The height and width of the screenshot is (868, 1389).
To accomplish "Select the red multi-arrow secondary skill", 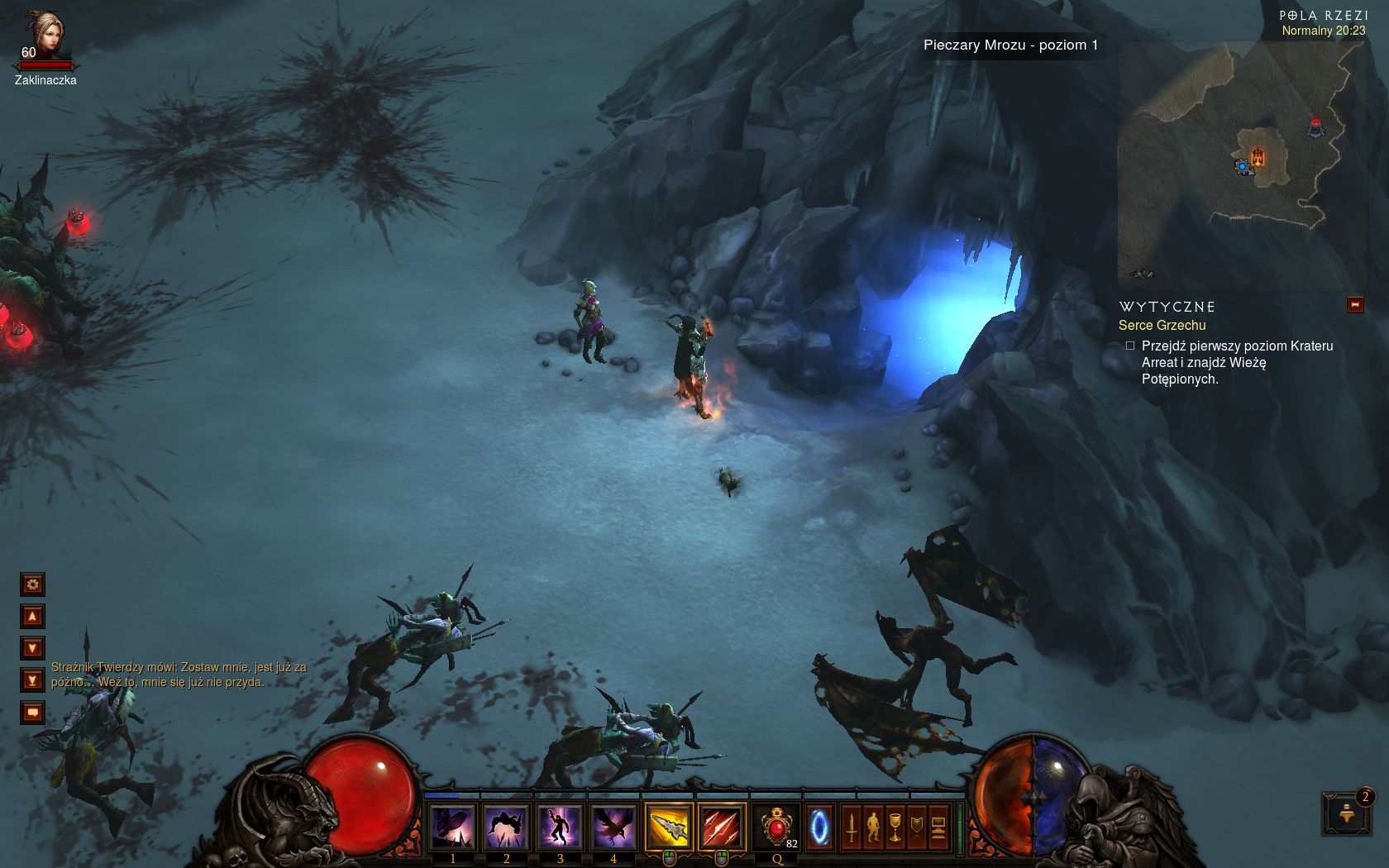I will pyautogui.click(x=722, y=827).
